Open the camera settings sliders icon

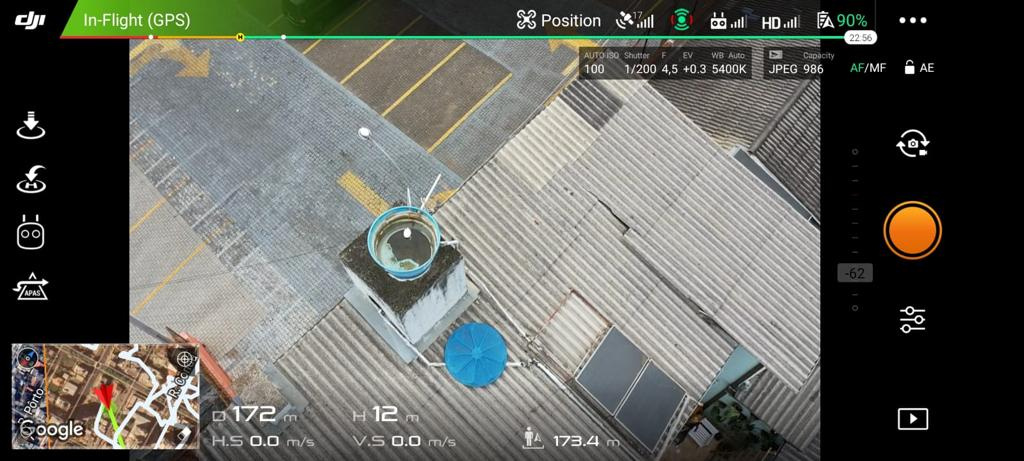(x=912, y=319)
